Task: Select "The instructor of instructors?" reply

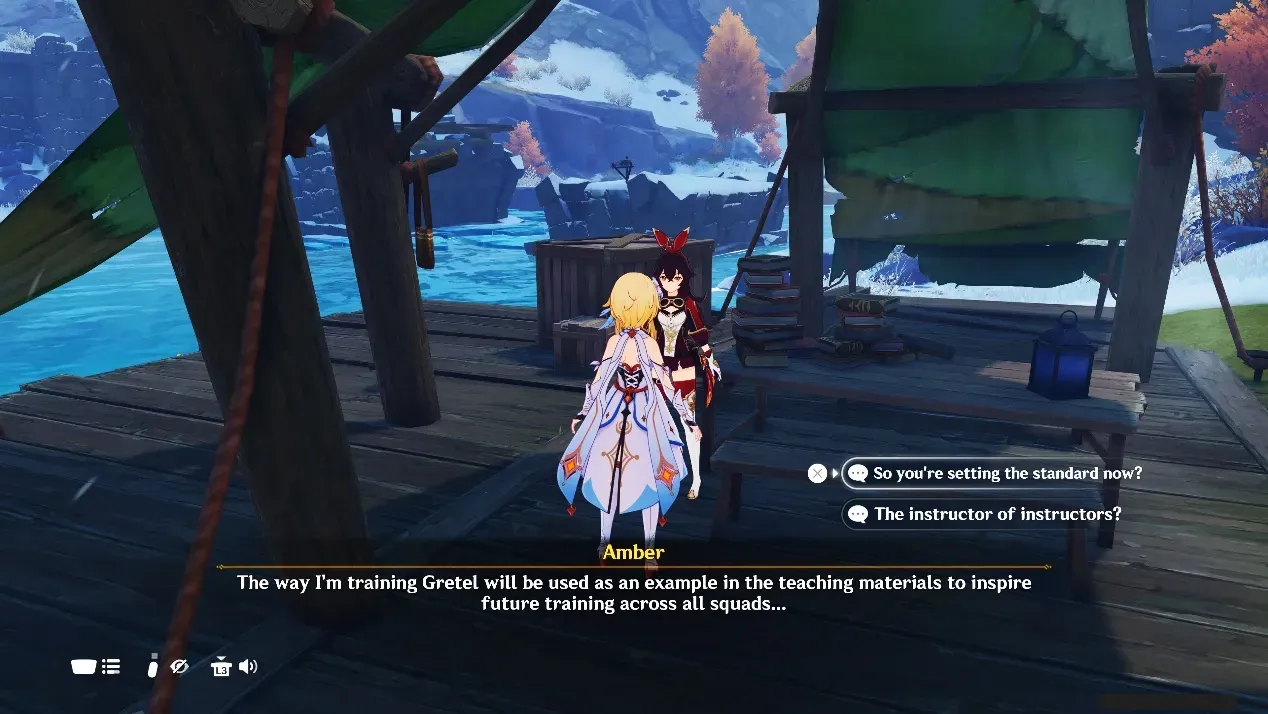Action: tap(996, 514)
